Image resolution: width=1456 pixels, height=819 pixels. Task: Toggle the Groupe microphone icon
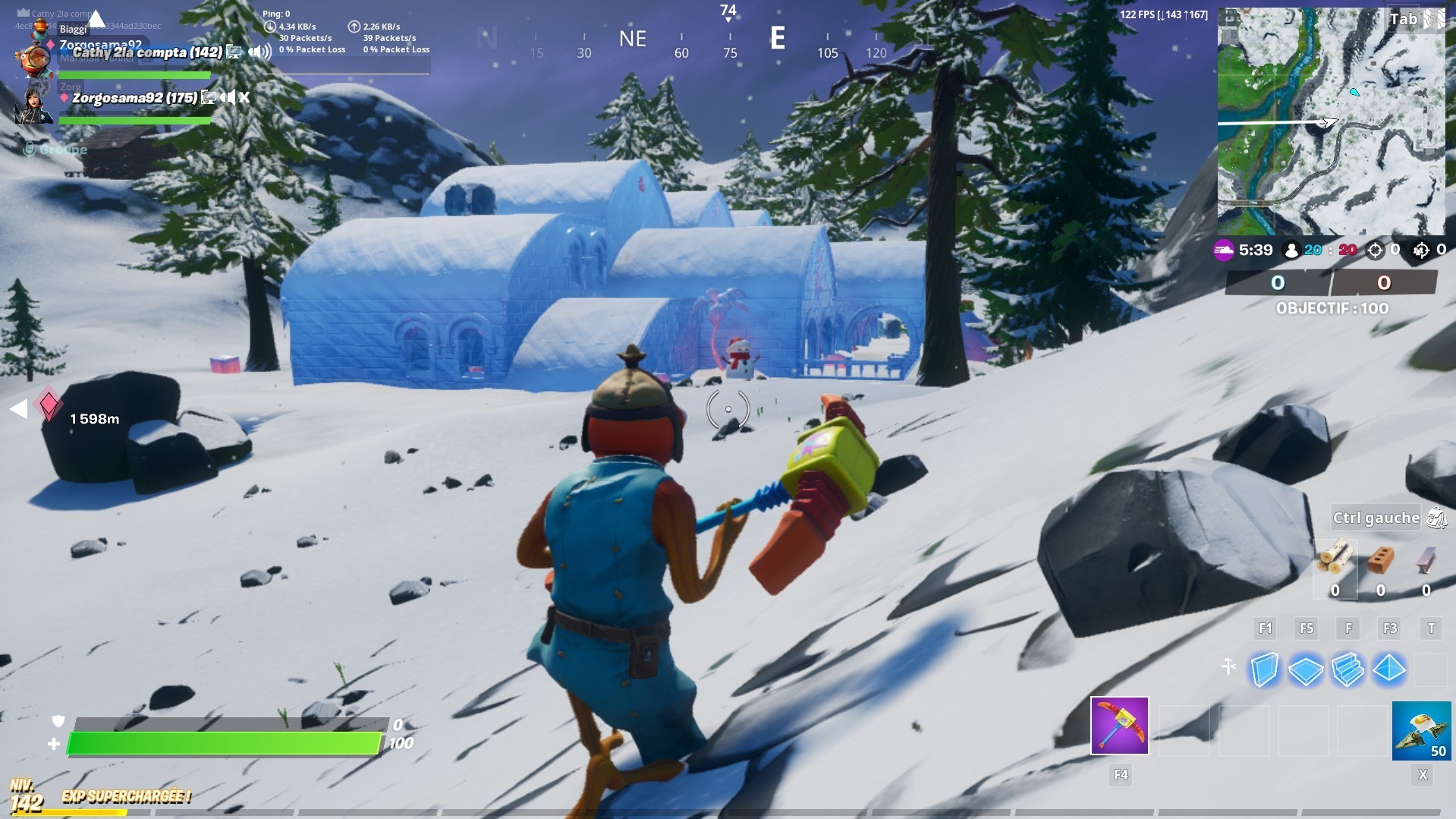tap(30, 150)
